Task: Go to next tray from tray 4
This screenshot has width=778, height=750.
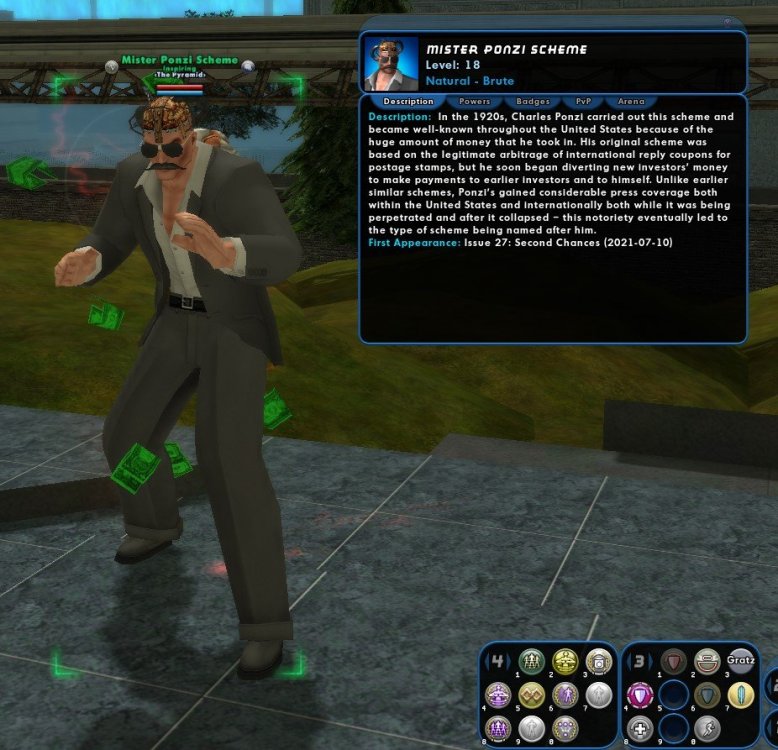Action: (x=509, y=659)
